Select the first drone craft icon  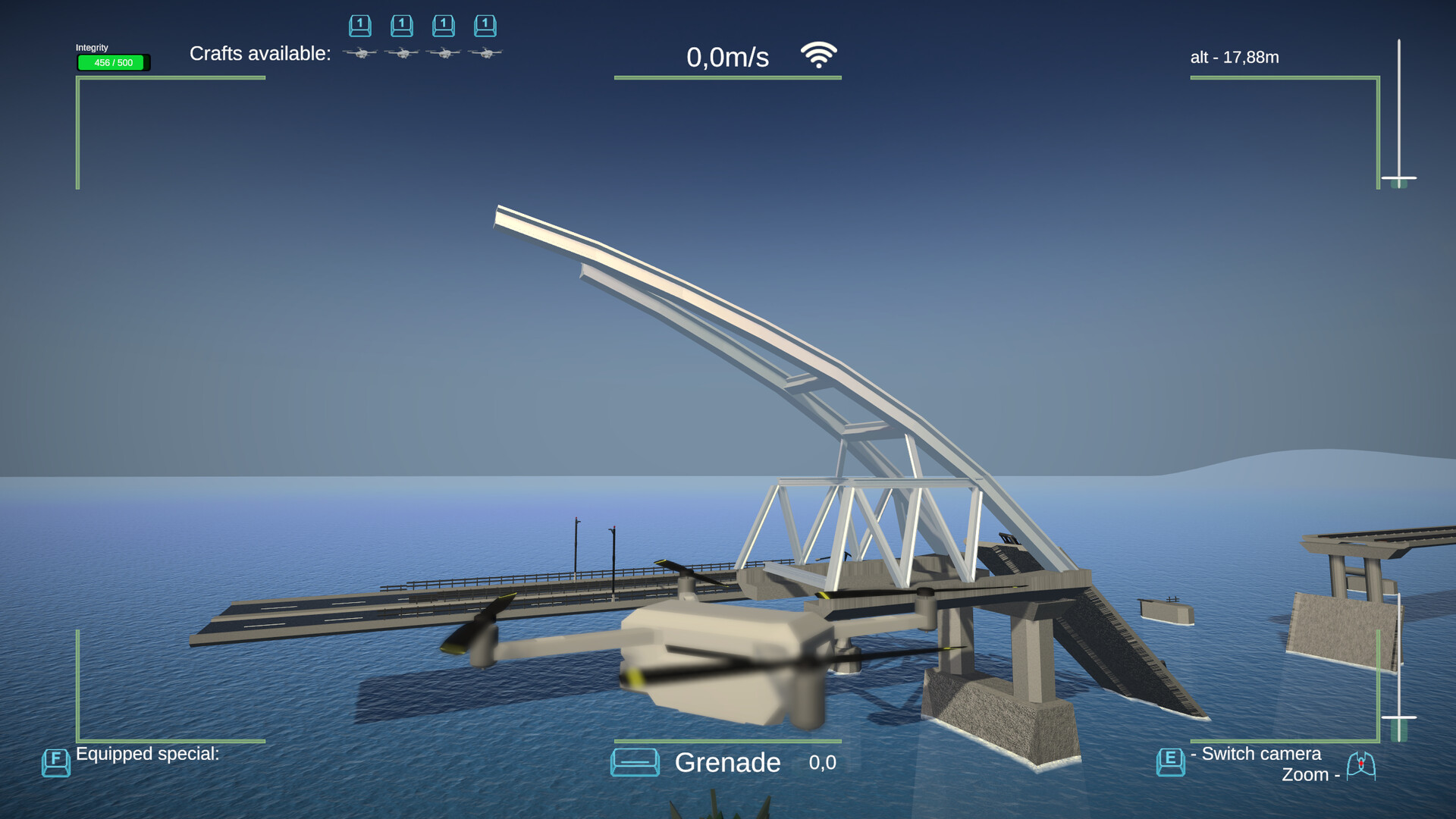click(360, 53)
